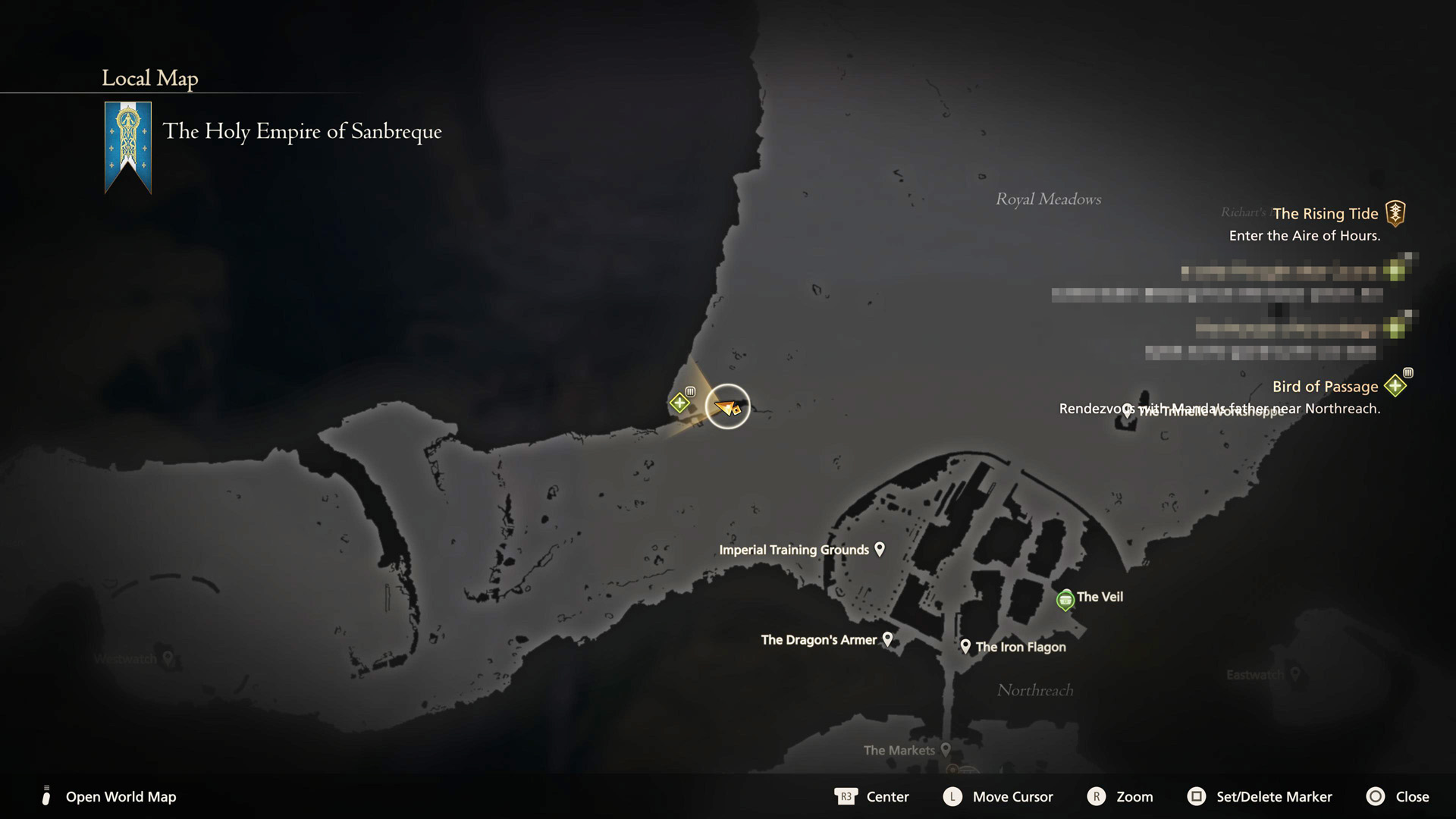Screen dimensions: 1456x819
Task: Click The Markets location pin
Action: [x=946, y=749]
